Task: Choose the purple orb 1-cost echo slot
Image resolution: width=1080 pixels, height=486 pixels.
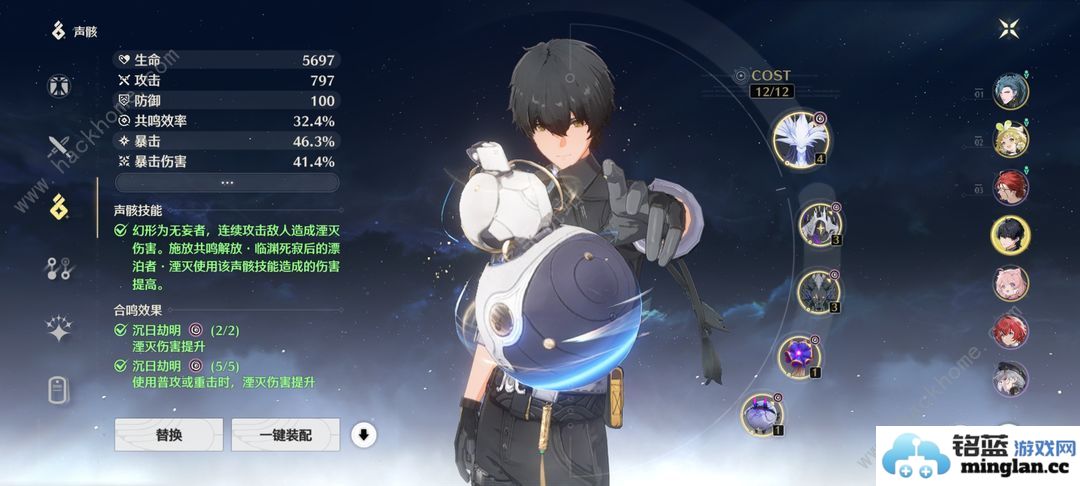Action: pyautogui.click(x=801, y=356)
